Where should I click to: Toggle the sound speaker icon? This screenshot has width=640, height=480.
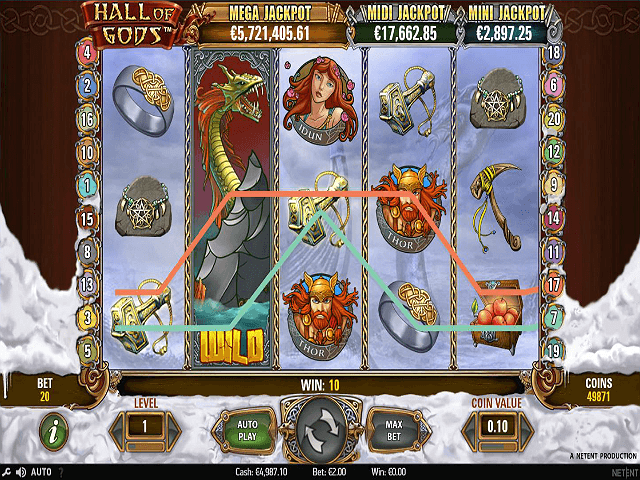20,472
